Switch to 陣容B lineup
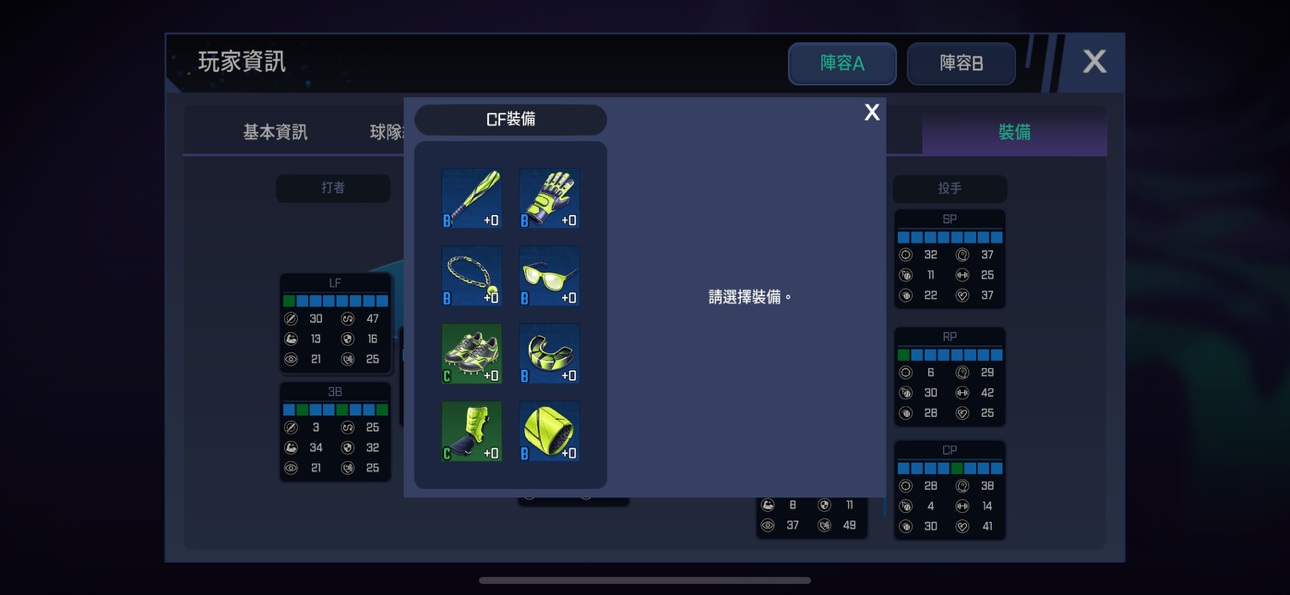 961,63
